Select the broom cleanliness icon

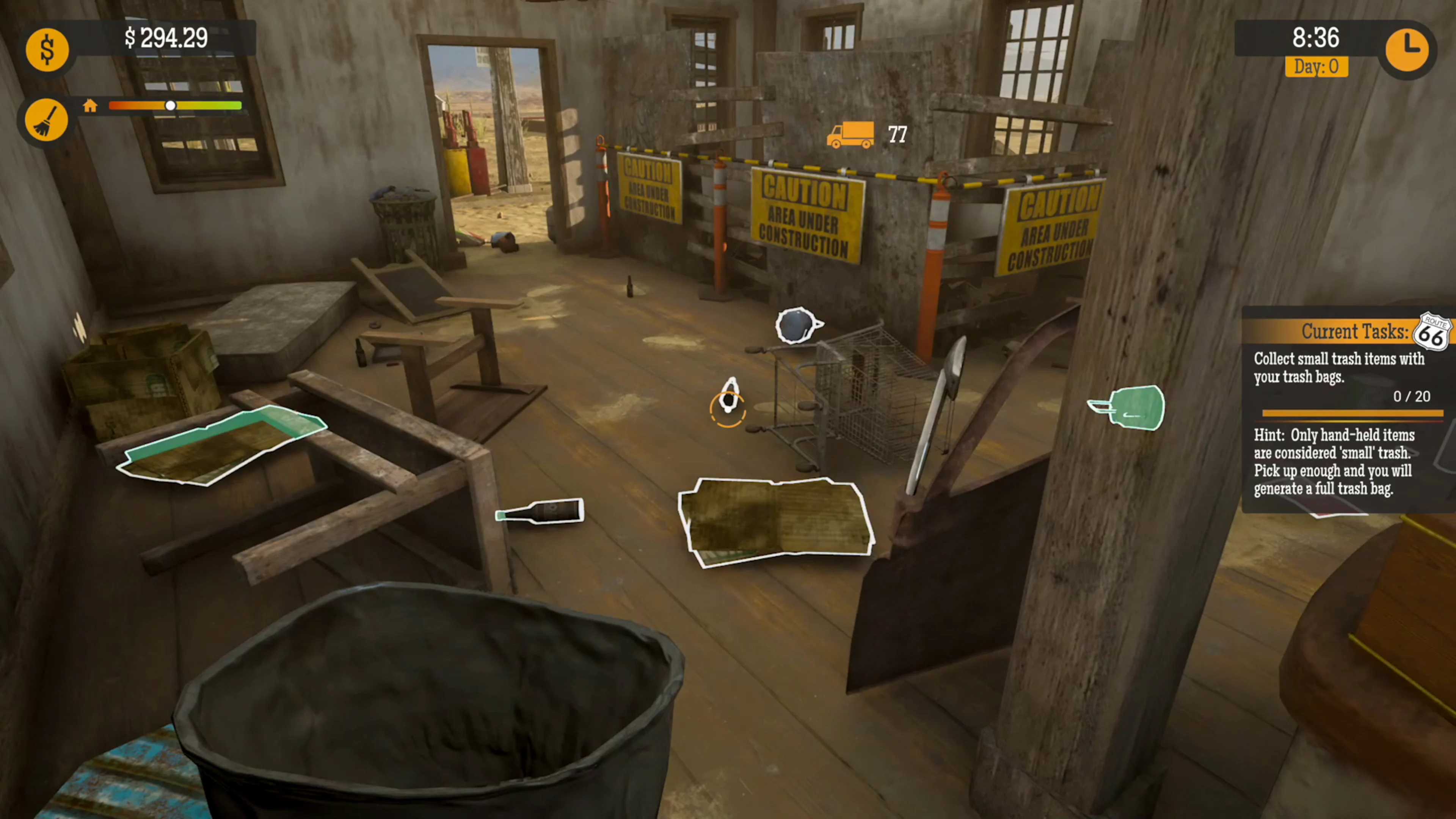tap(47, 120)
